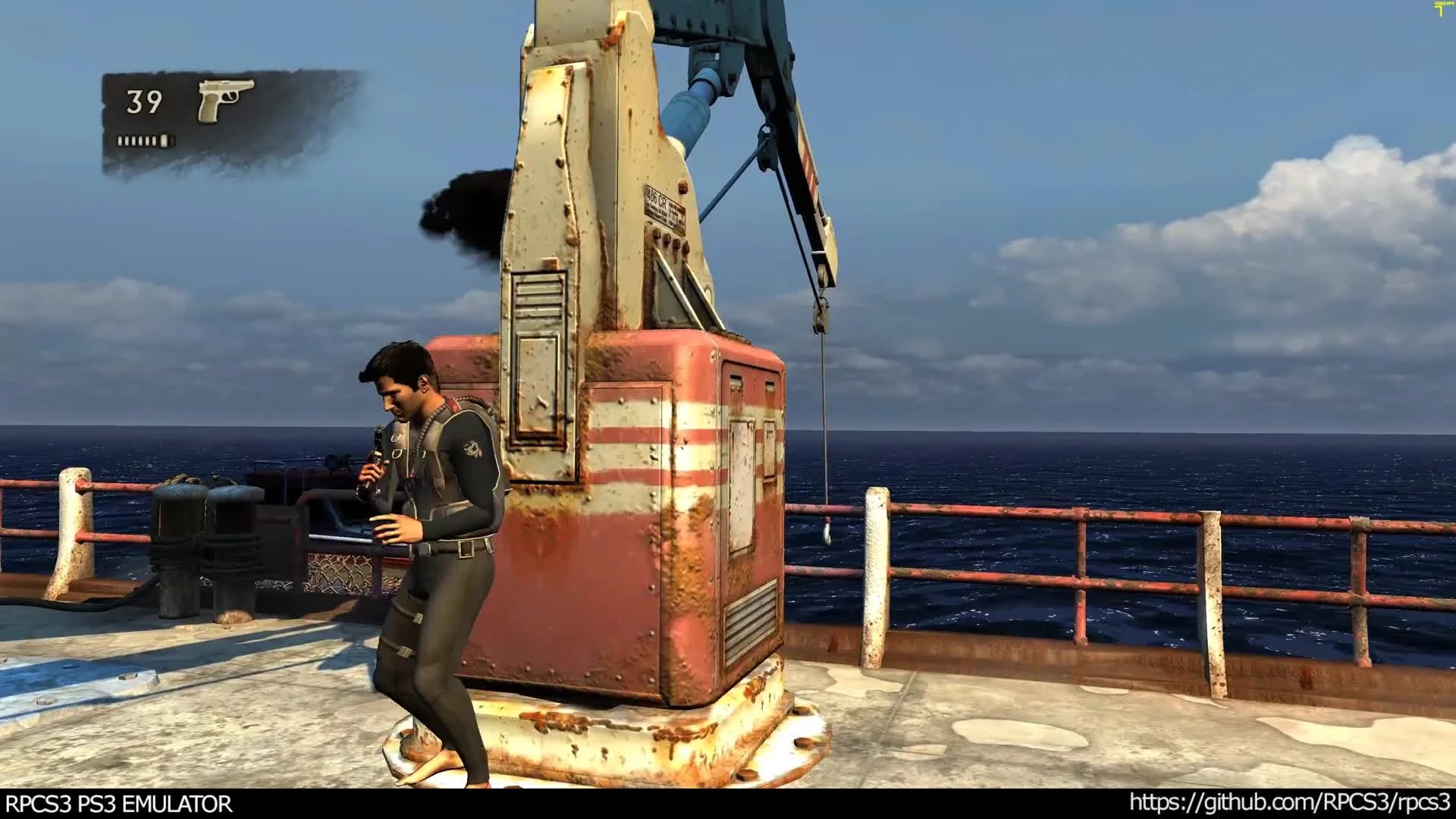The image size is (1456, 819).
Task: Toggle the highlighted last round in ammo bar
Action: coord(165,141)
